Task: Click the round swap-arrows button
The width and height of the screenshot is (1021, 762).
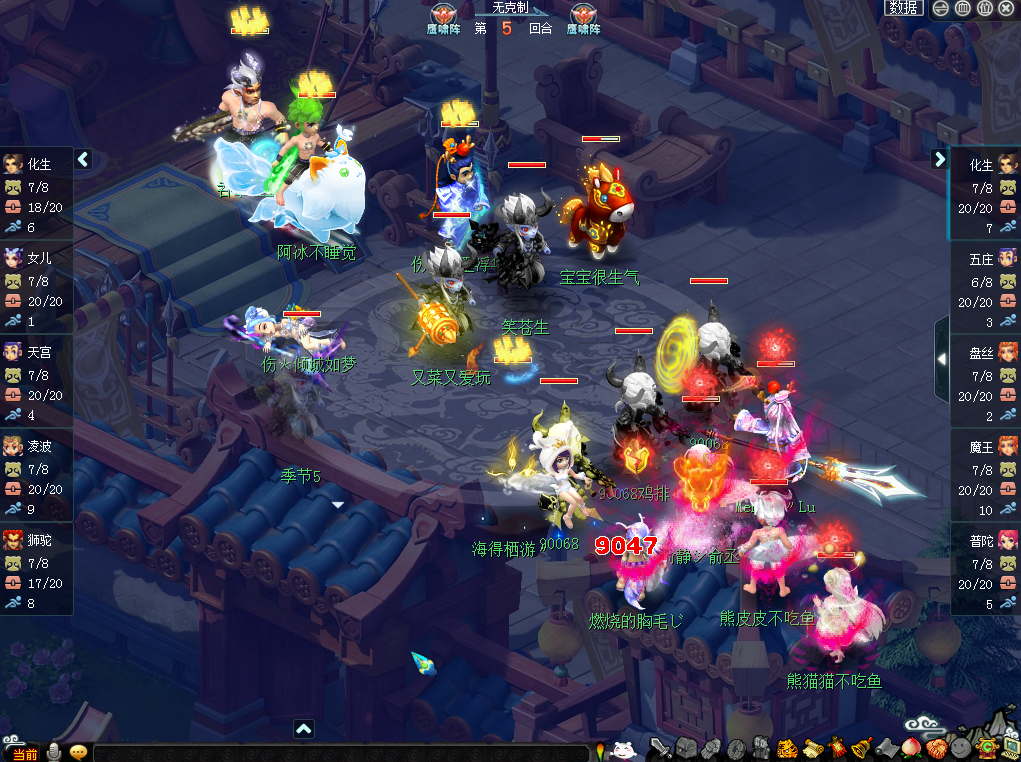Action: click(940, 8)
